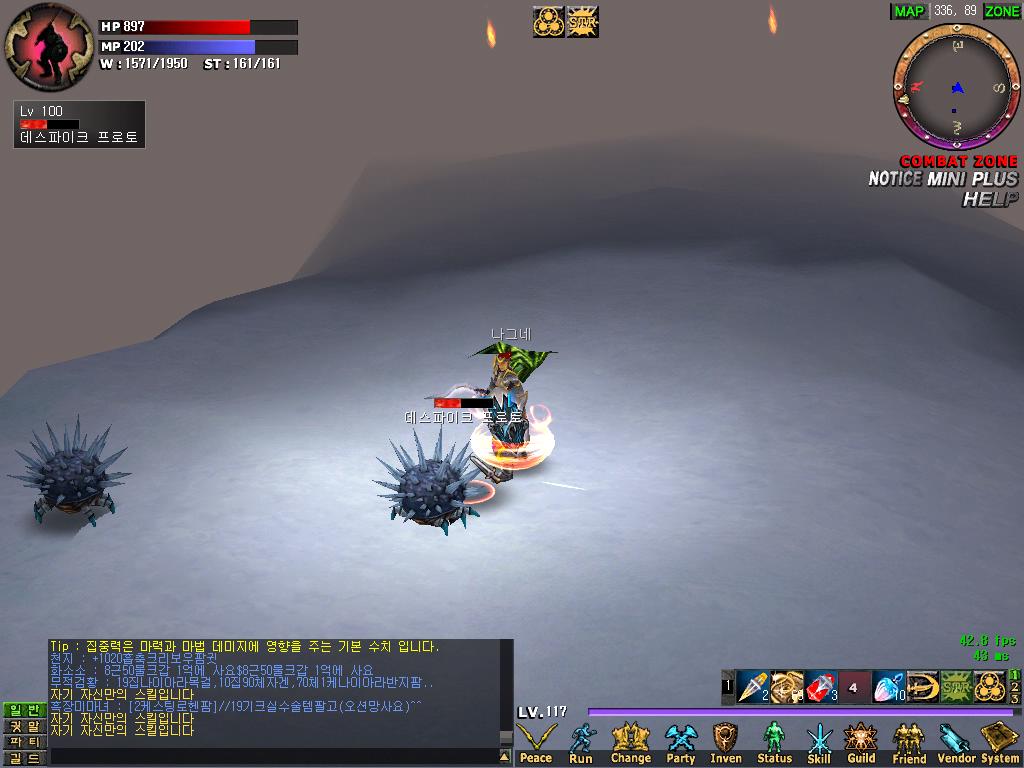Click the Change button with golden figures
The image size is (1024, 768).
coord(630,743)
